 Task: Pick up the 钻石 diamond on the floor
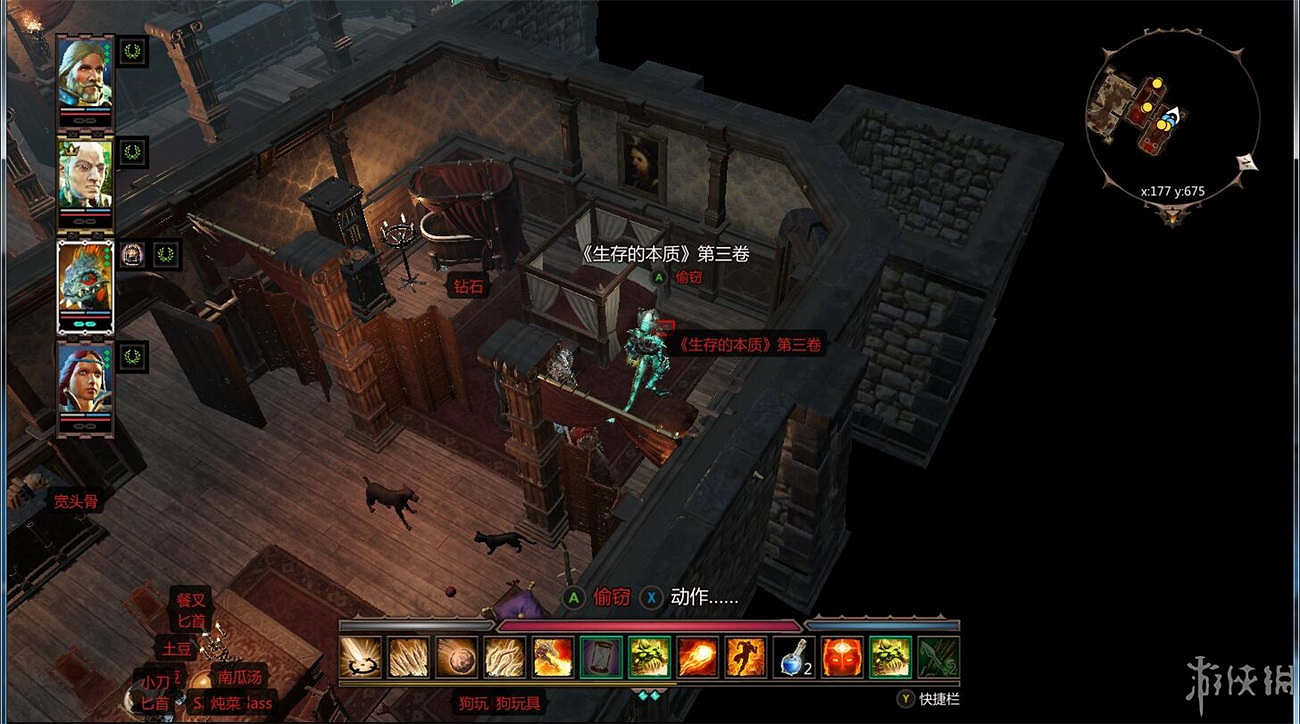(466, 284)
